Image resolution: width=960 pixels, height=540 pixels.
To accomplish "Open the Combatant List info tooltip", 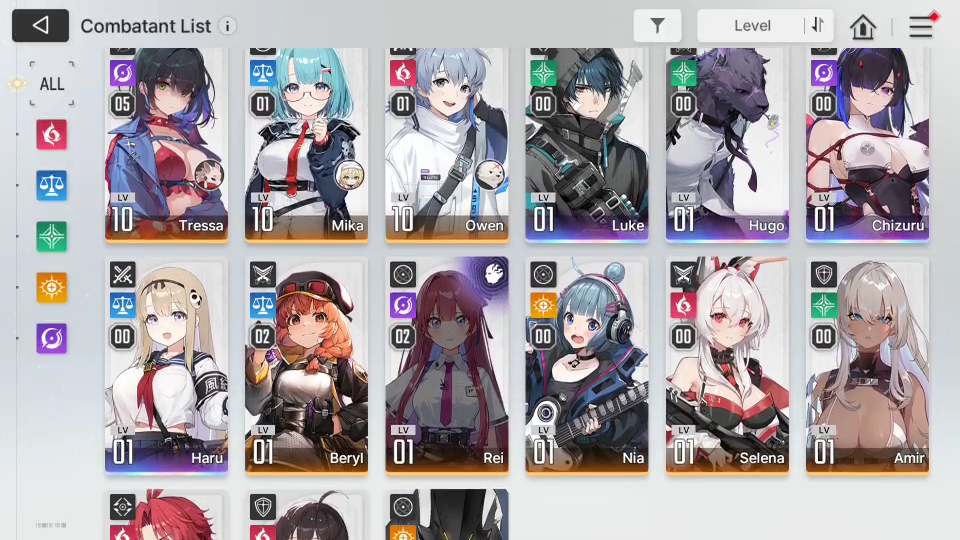I will click(x=228, y=26).
